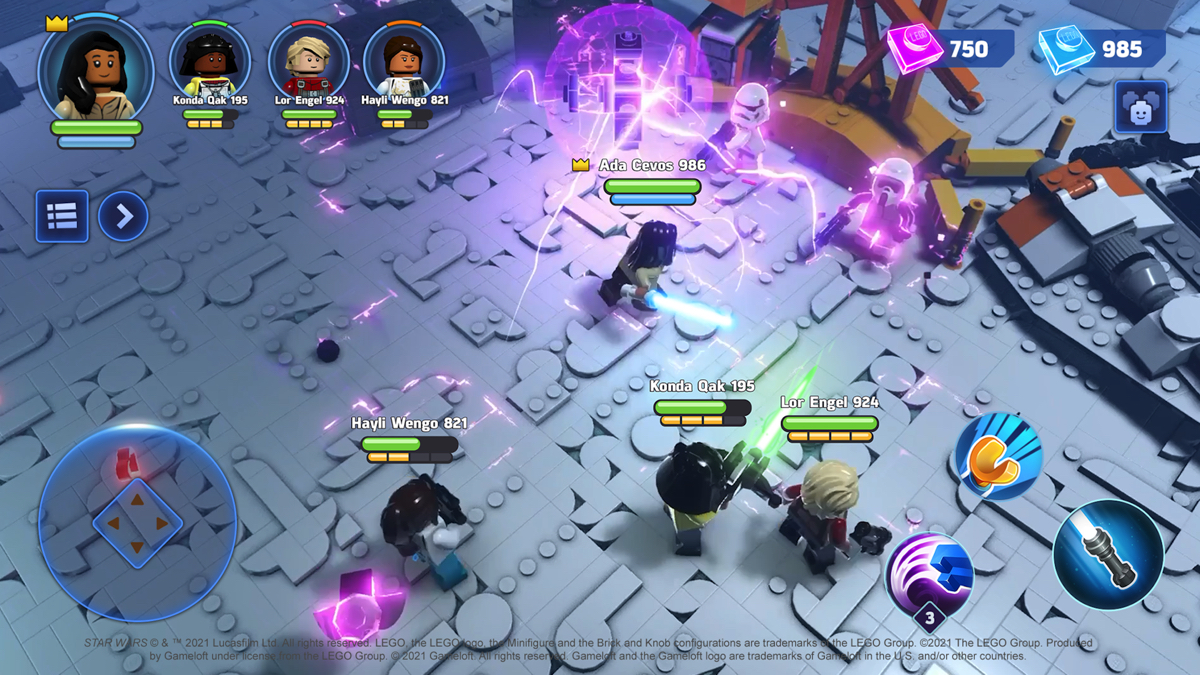Open the minifigure face icon button
1200x675 pixels.
point(1141,108)
